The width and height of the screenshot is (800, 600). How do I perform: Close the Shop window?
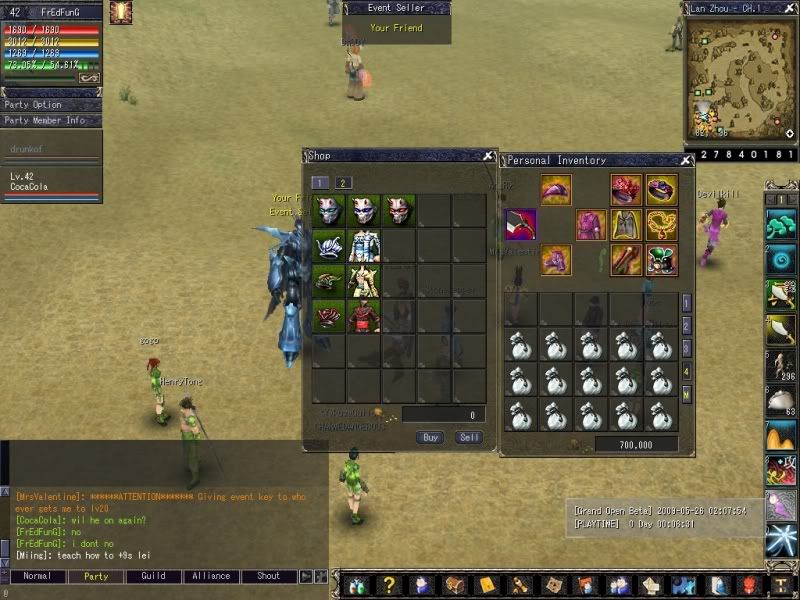tap(487, 156)
